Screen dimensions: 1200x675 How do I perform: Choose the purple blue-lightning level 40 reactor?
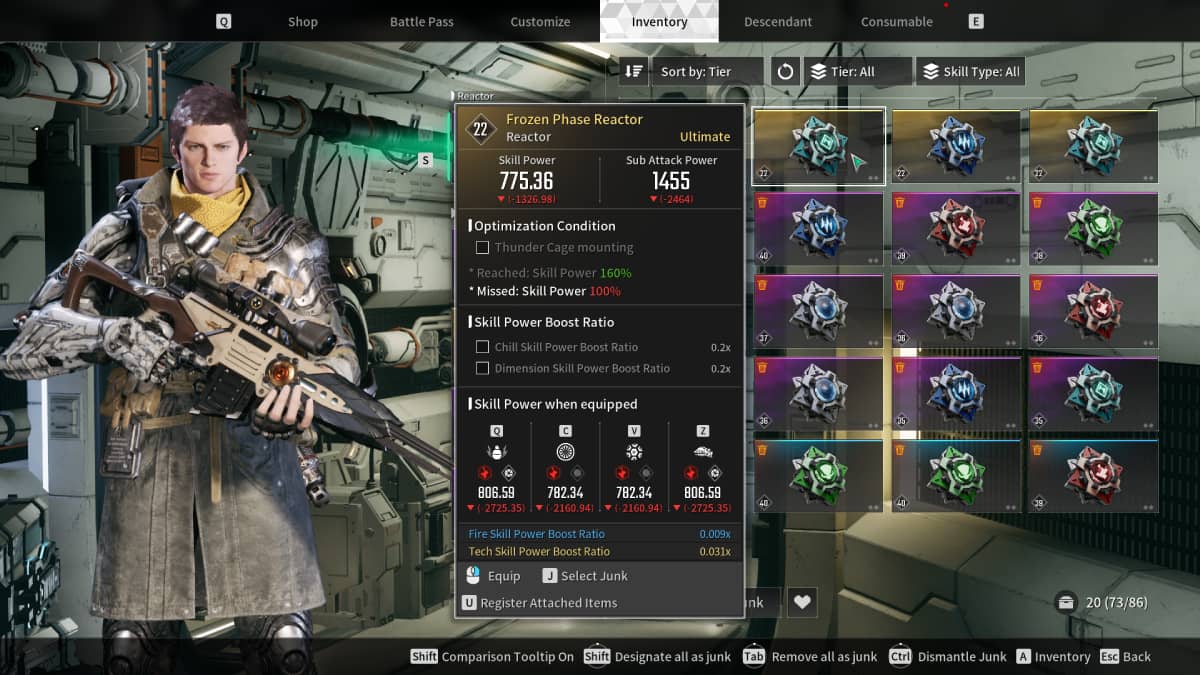pos(818,229)
